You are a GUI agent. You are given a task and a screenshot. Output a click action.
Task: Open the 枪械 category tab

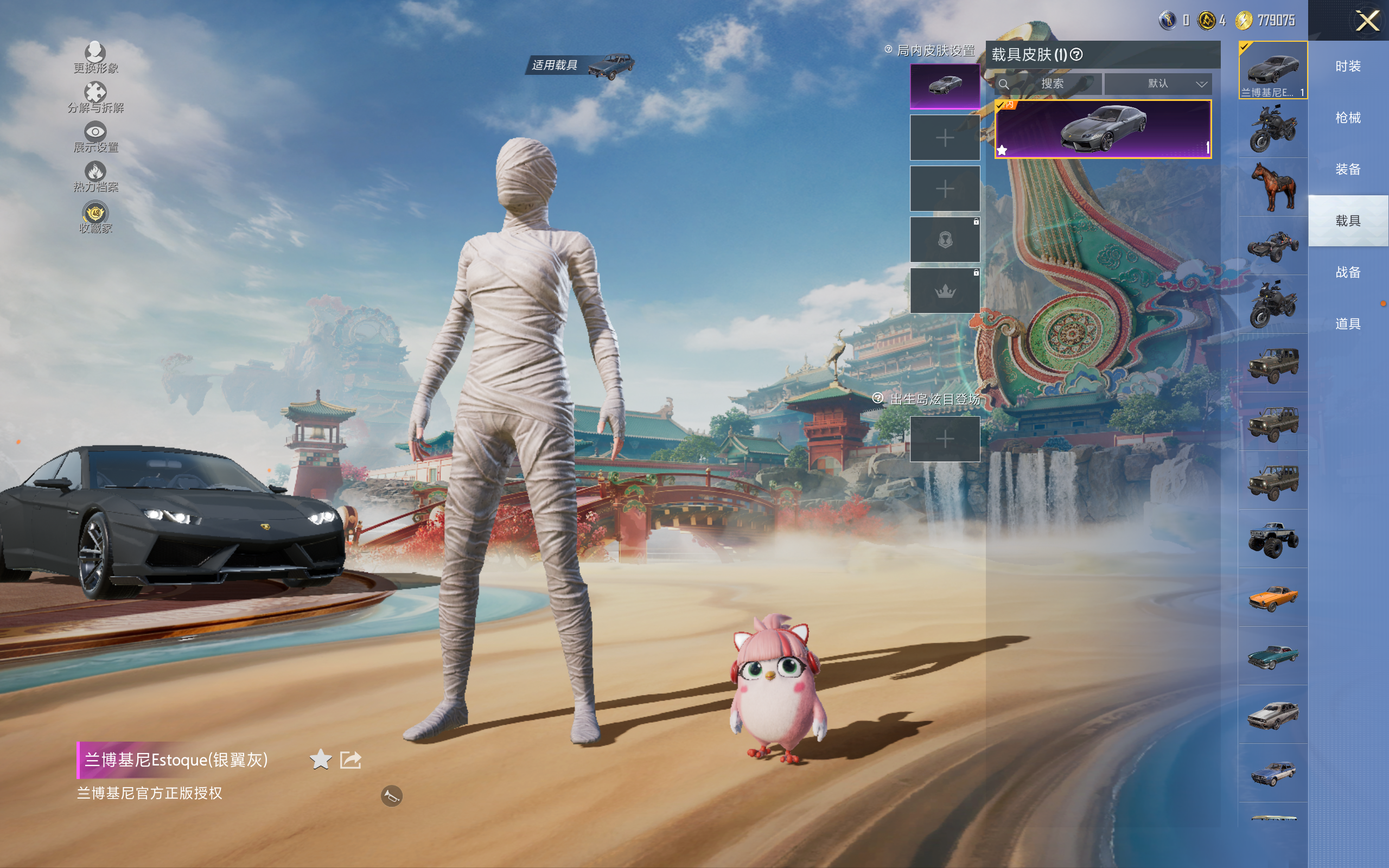coord(1348,118)
